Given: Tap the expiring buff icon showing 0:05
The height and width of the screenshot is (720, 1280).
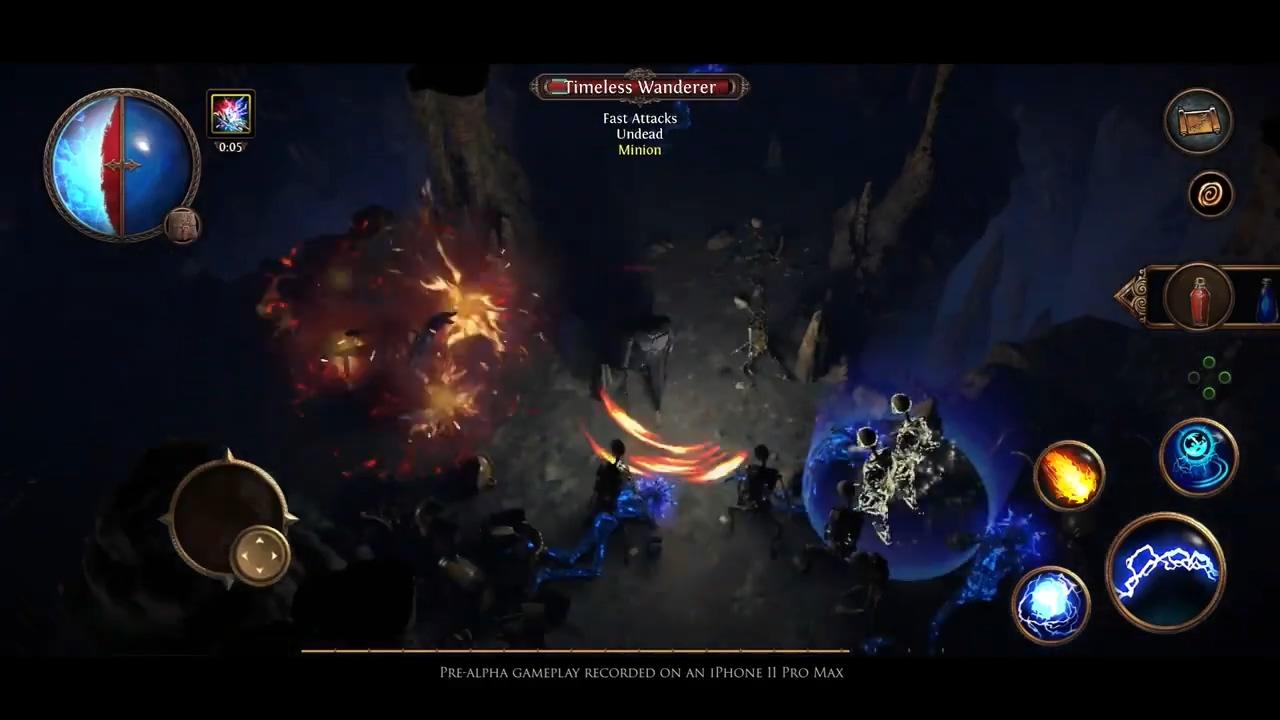Looking at the screenshot, I should 230,113.
